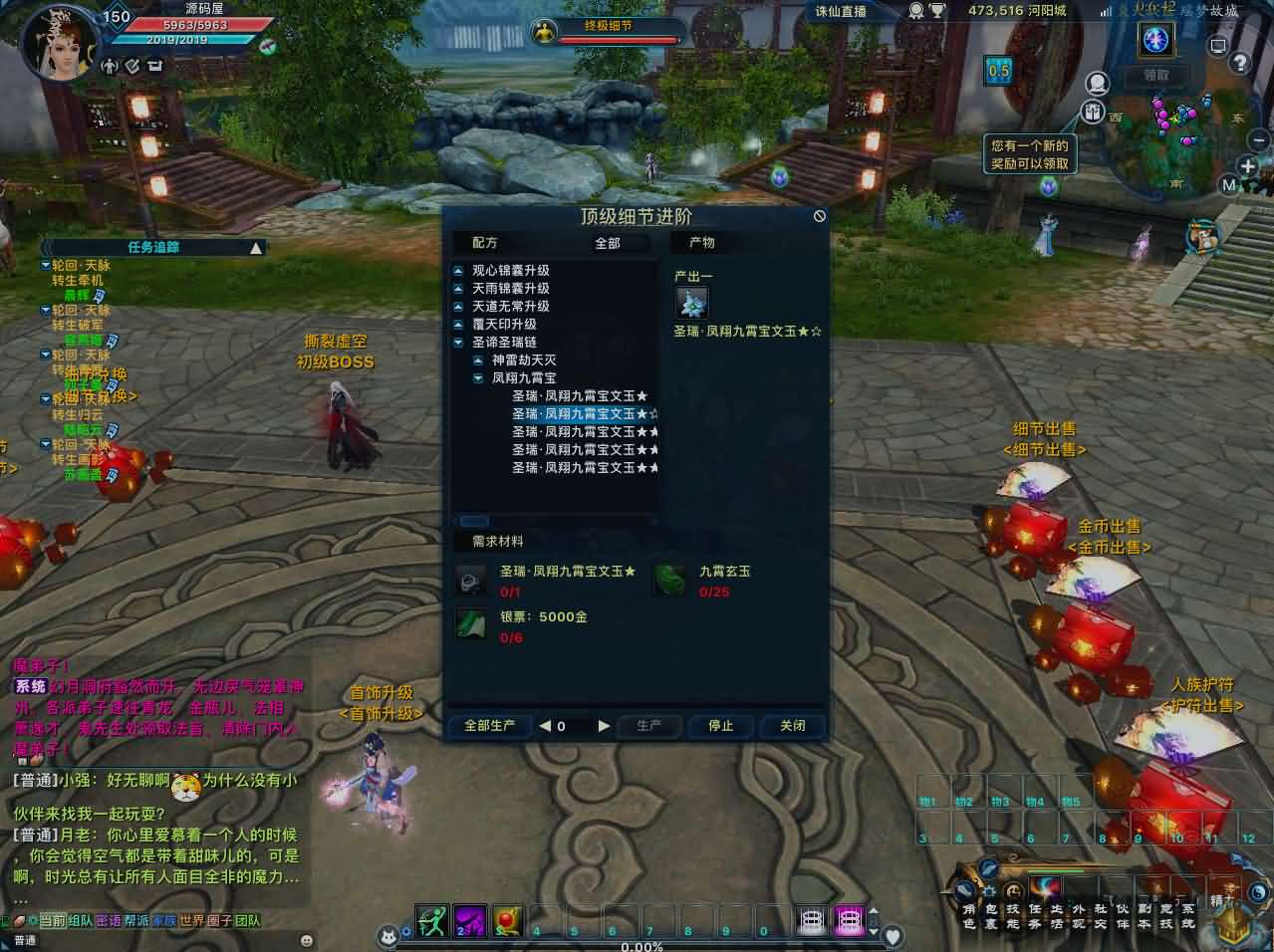The width and height of the screenshot is (1274, 952).
Task: Collapse the 凤翔九霄宝 sub-category
Action: [x=478, y=378]
